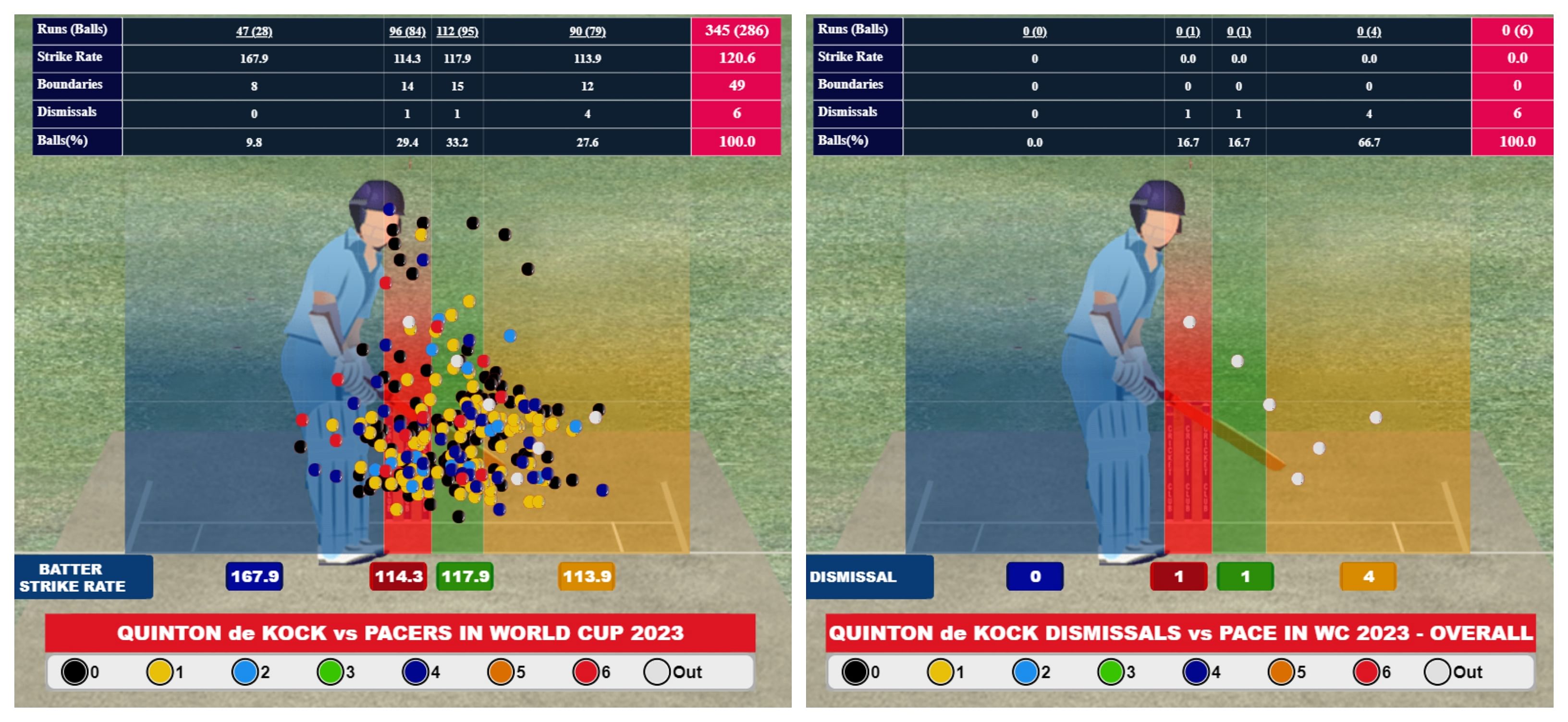Screen dimensions: 1568x722
Task: Click the underlined 90 (79) runs link
Action: click(x=588, y=31)
